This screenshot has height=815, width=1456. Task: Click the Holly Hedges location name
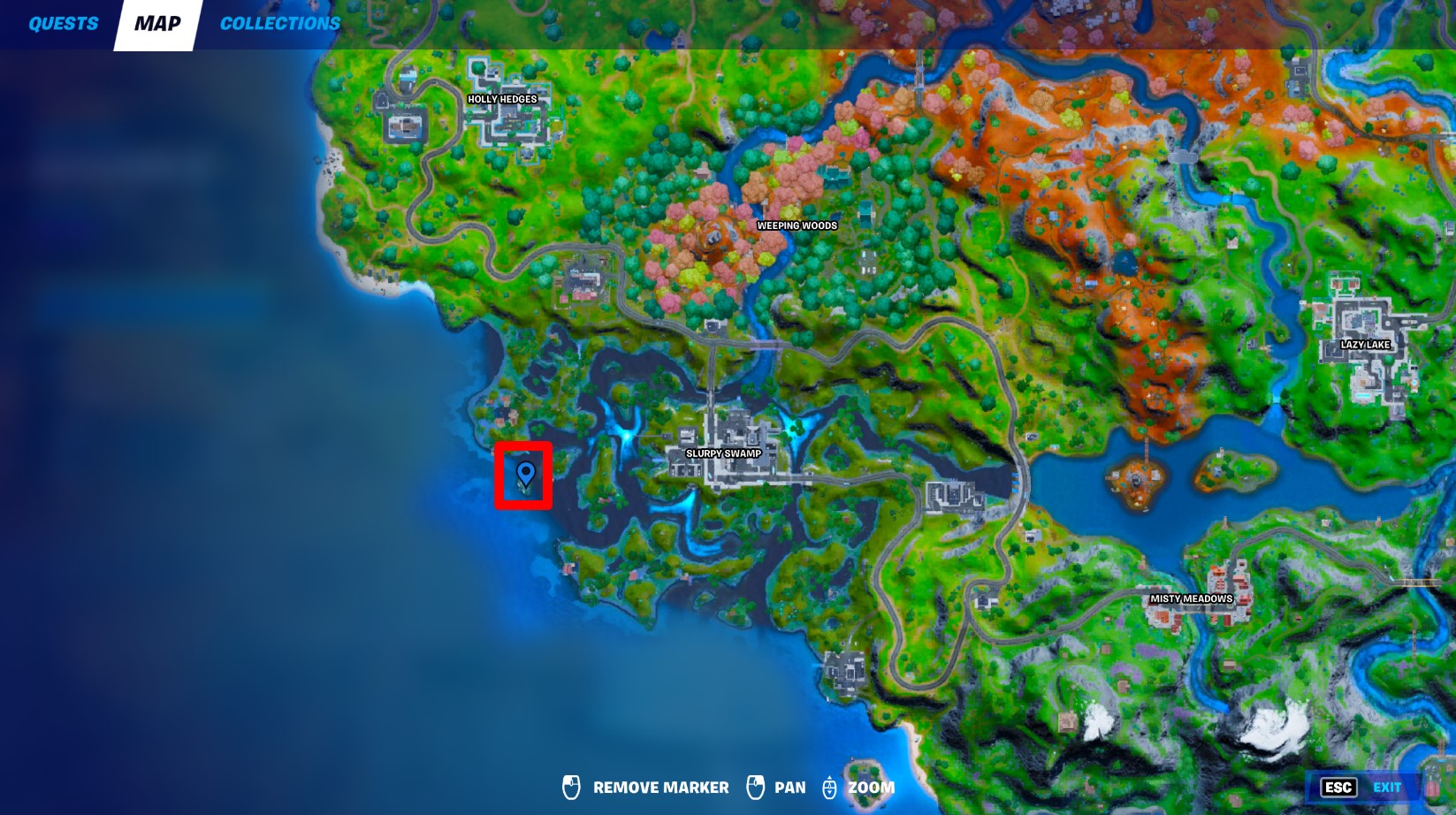click(x=502, y=99)
